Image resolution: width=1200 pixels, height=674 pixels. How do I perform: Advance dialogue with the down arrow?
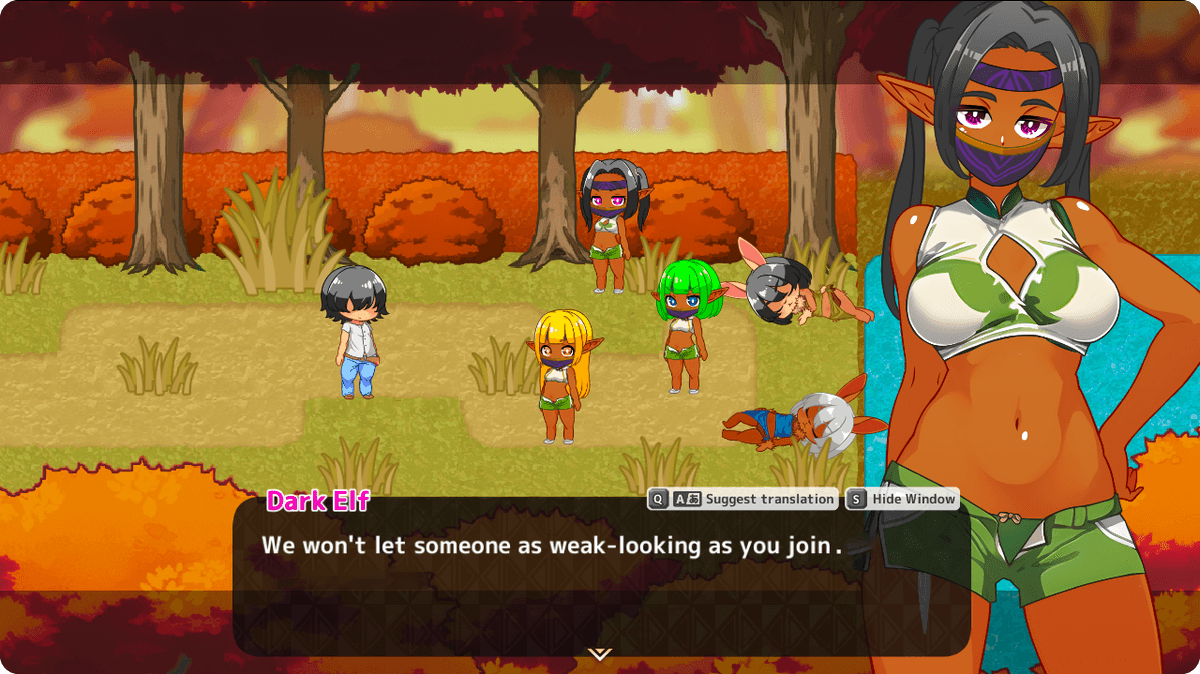(600, 654)
